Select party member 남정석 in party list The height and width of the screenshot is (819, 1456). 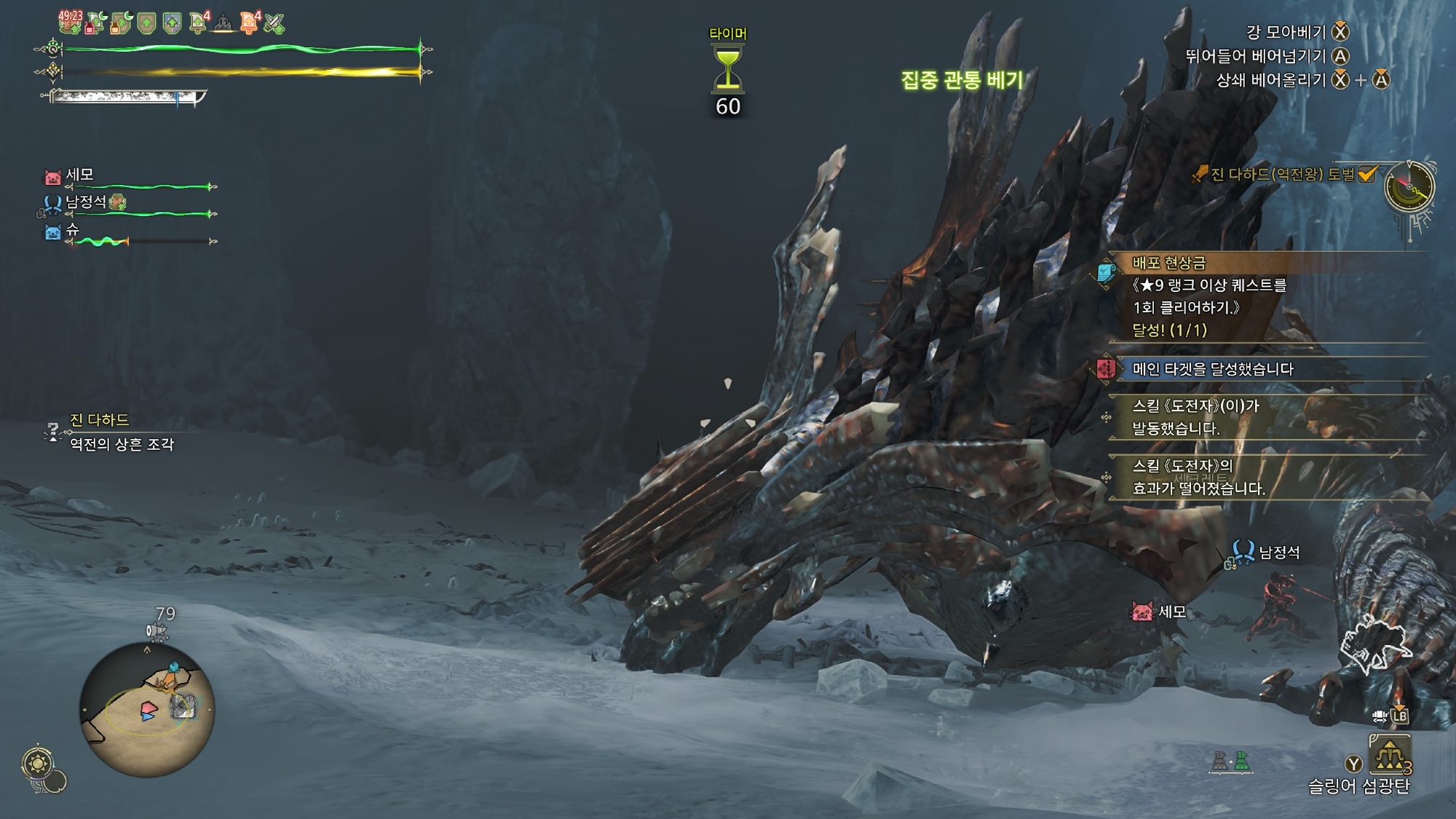[86, 202]
